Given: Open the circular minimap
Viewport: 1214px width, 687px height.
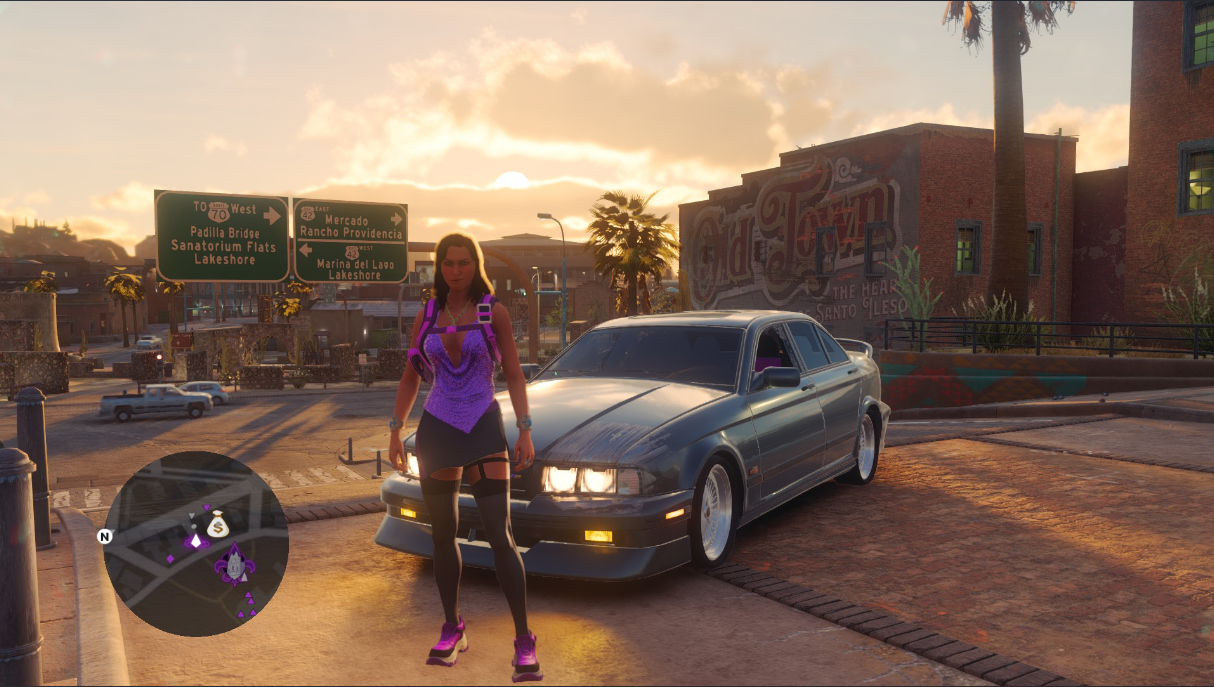Looking at the screenshot, I should coord(196,544).
